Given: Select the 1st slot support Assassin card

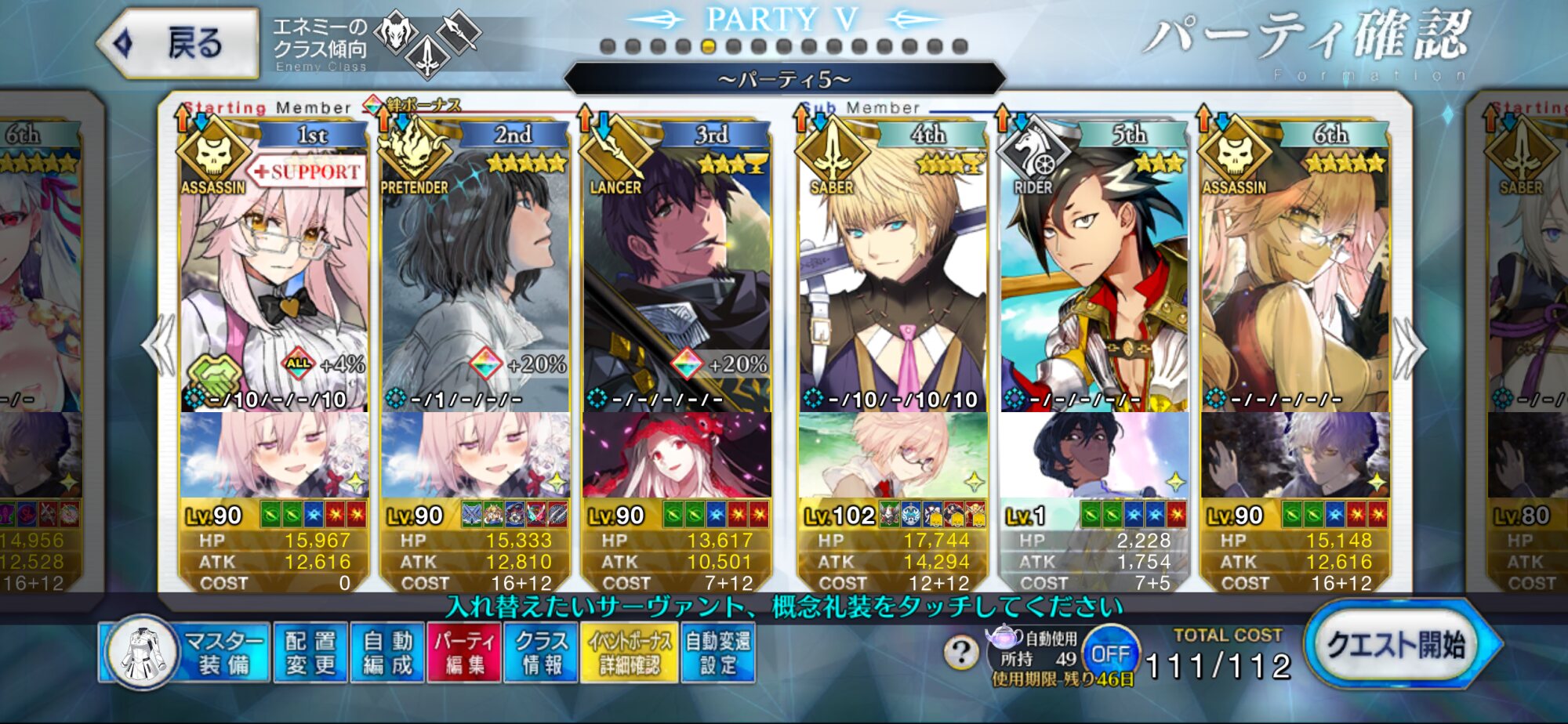Looking at the screenshot, I should (x=273, y=274).
